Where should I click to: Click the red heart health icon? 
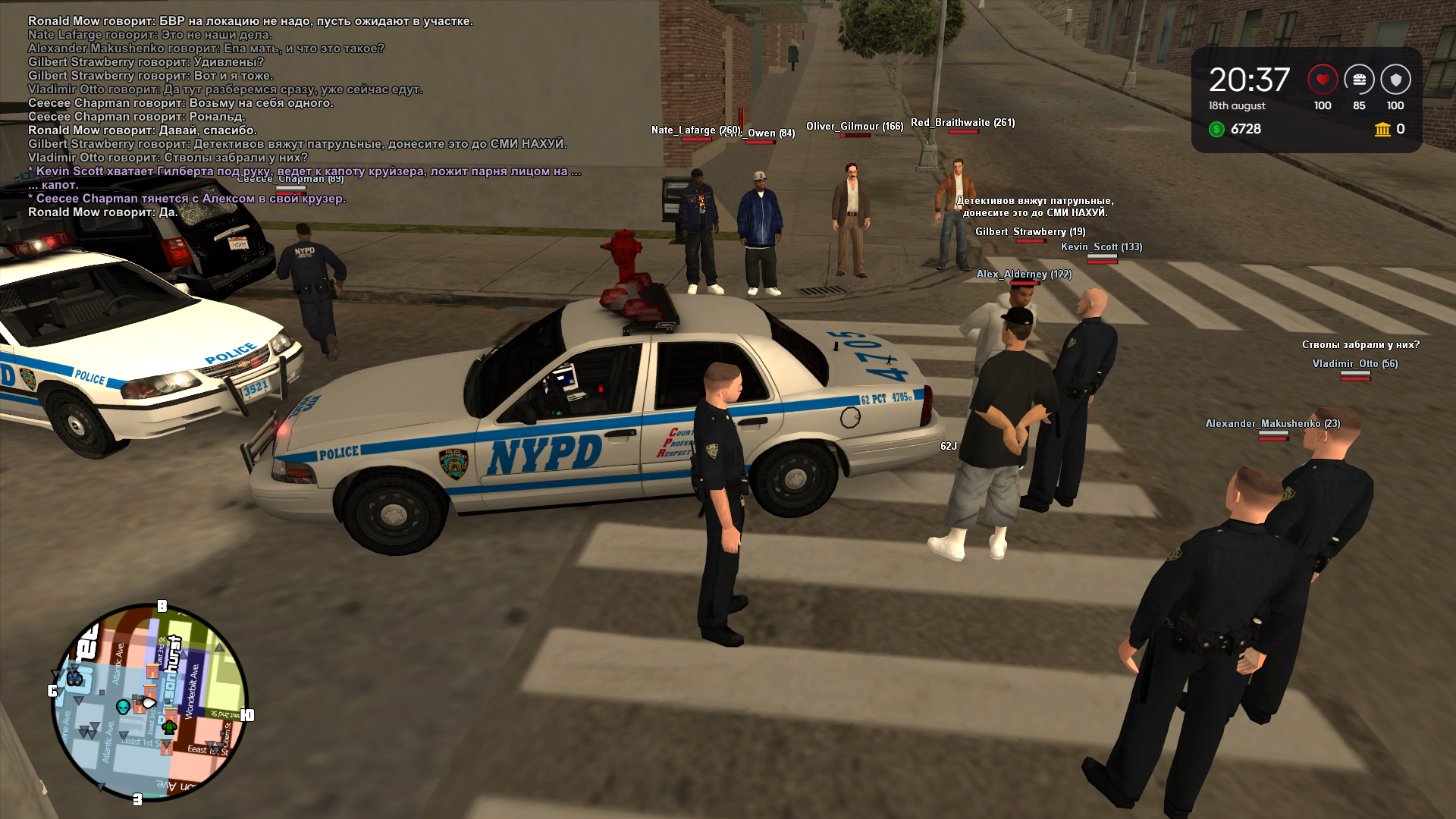(x=1323, y=79)
